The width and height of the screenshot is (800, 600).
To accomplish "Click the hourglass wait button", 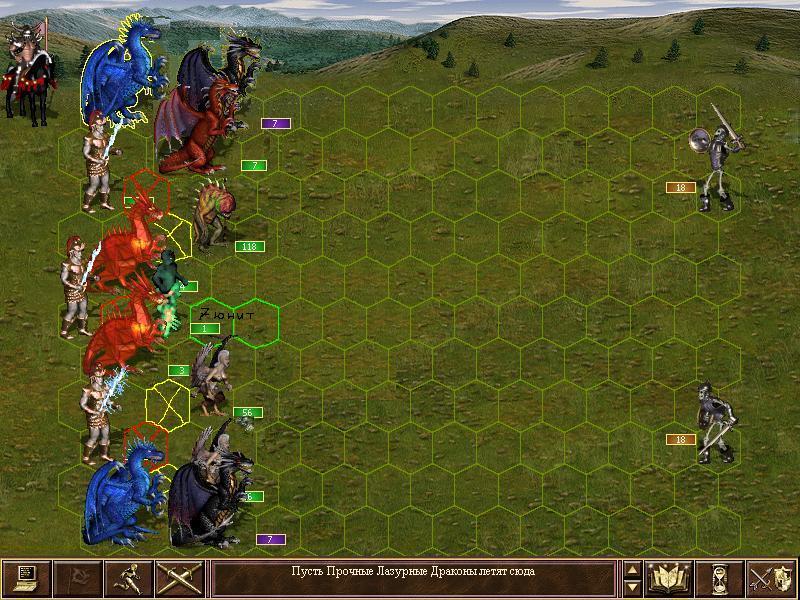I will 721,578.
